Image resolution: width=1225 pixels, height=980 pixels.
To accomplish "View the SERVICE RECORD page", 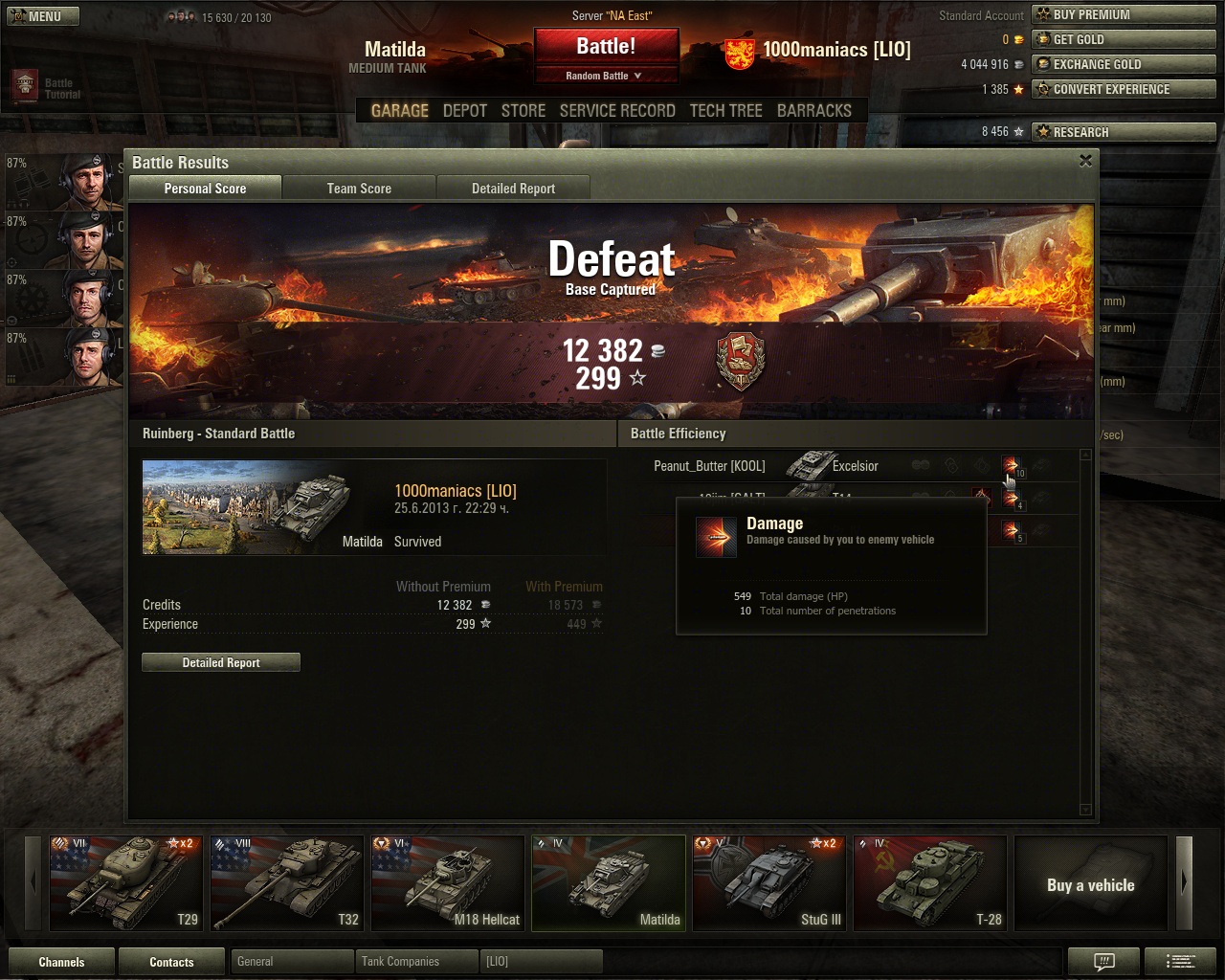I will [x=617, y=111].
